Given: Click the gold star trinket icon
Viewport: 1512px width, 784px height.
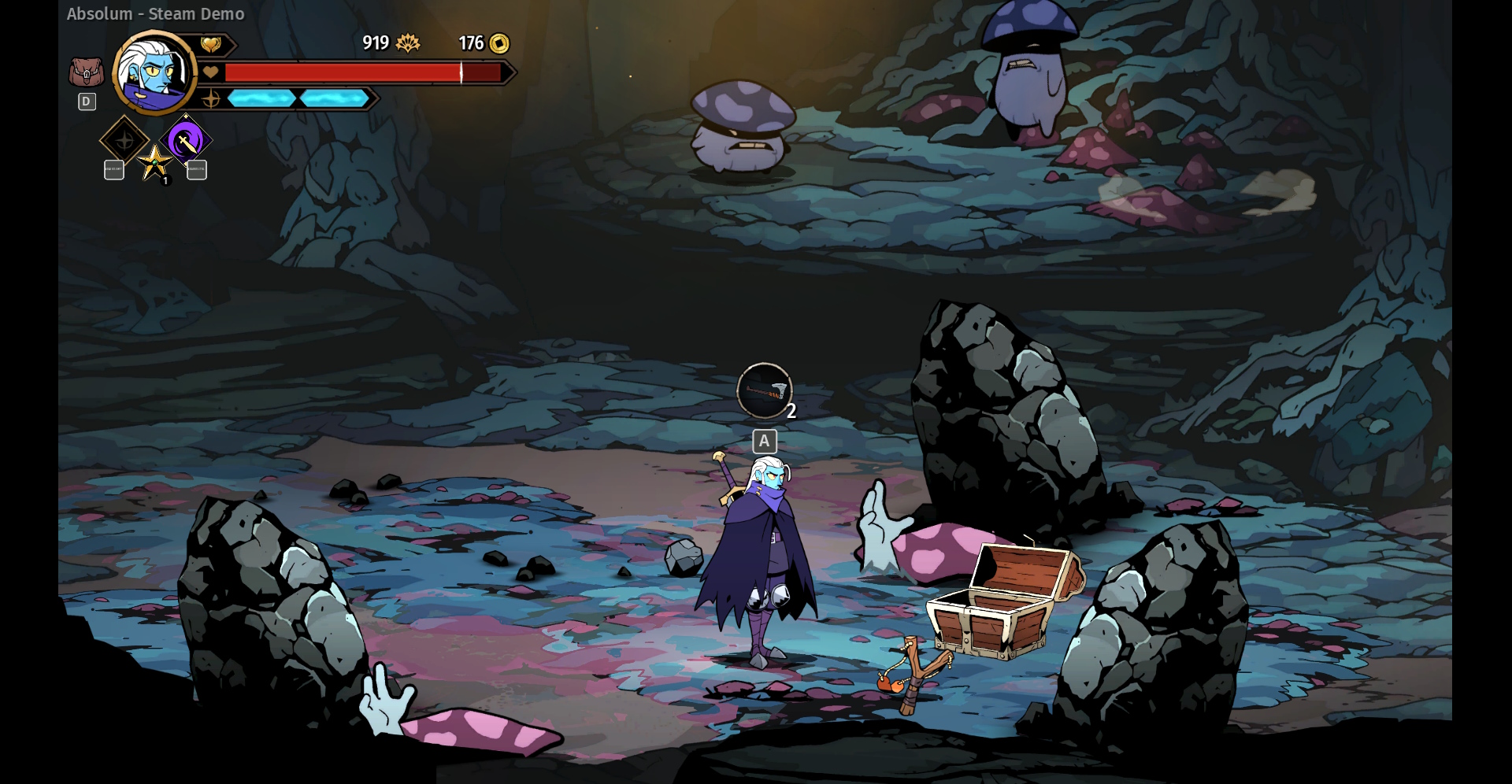Looking at the screenshot, I should pos(154,162).
